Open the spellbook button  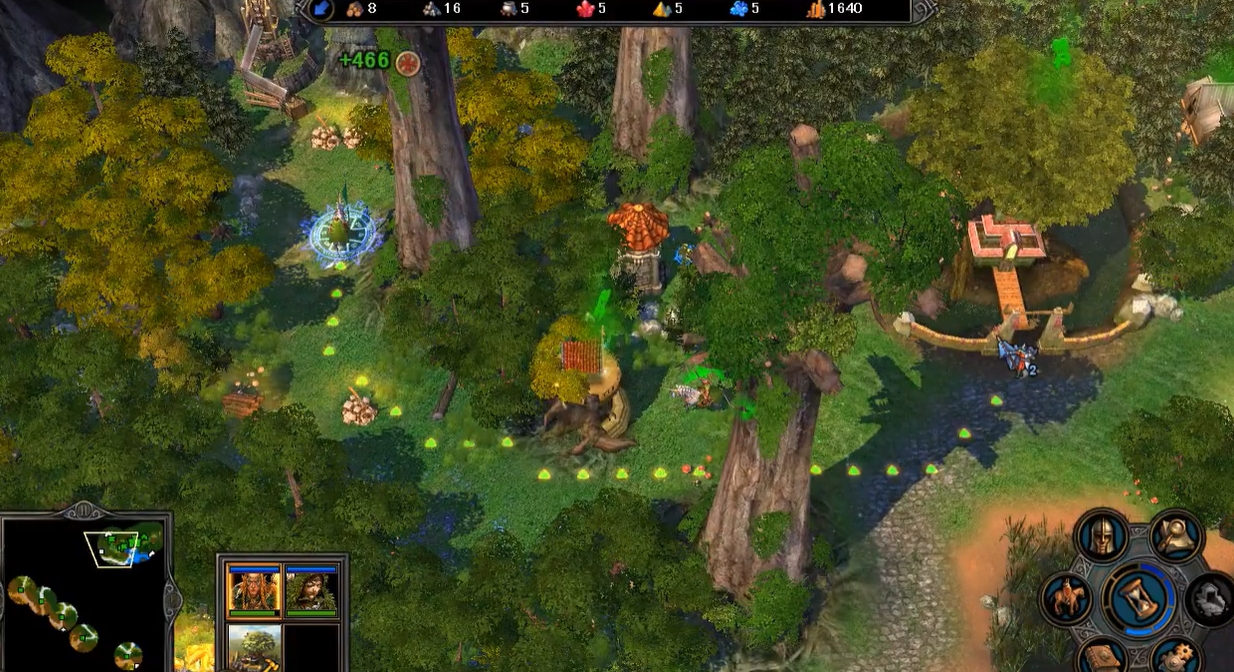coord(1102,655)
